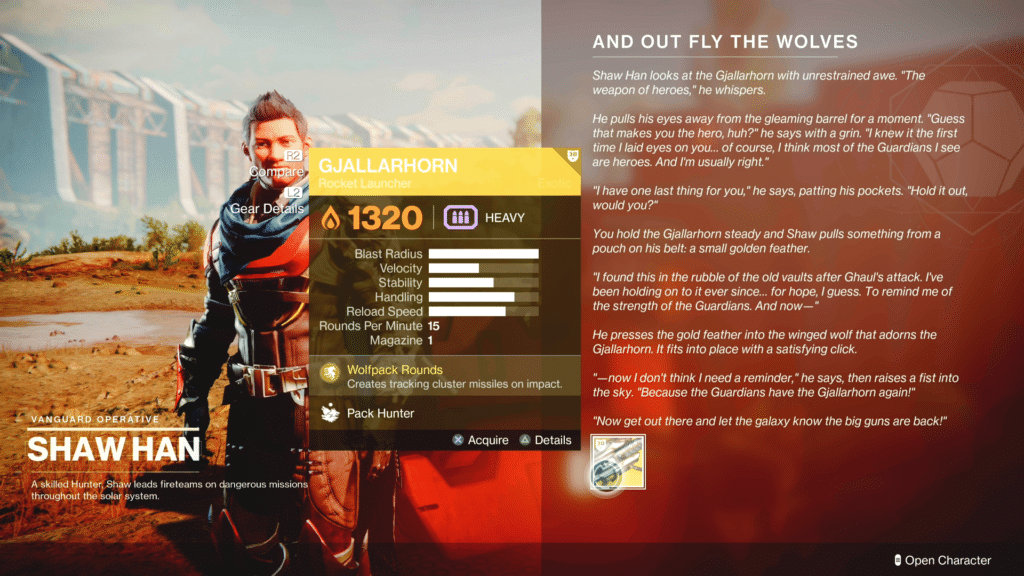The width and height of the screenshot is (1024, 576).
Task: Open Character screen
Action: 942,560
